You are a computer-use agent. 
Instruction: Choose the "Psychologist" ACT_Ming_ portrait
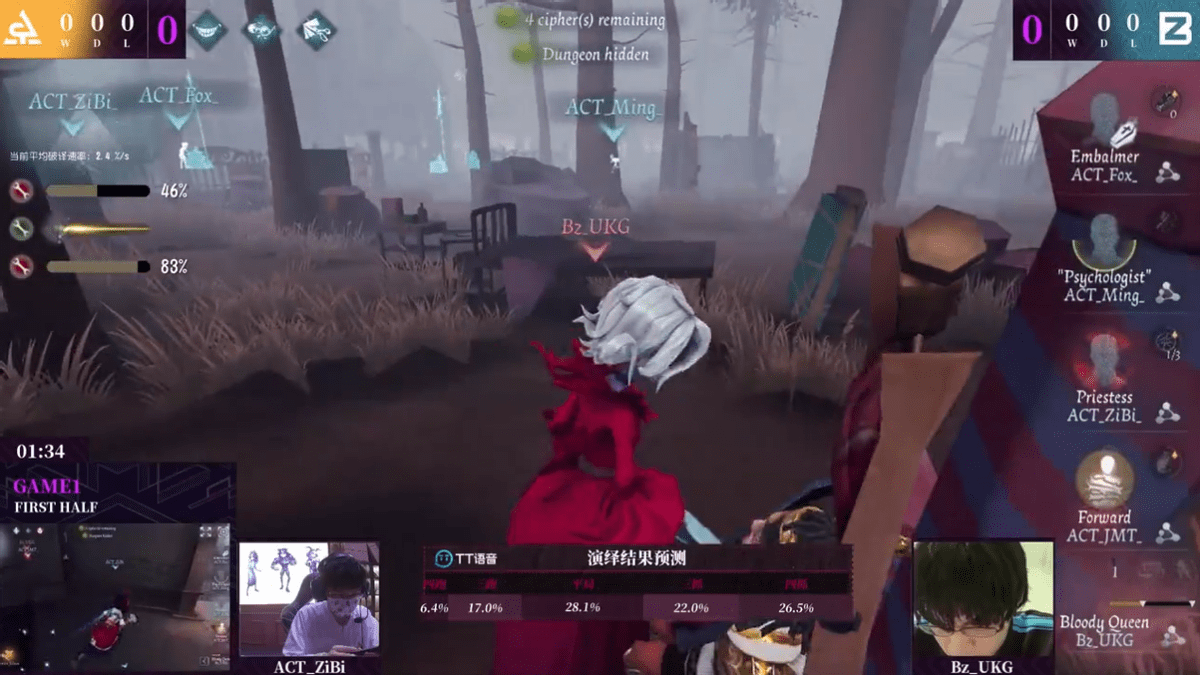(x=1105, y=241)
